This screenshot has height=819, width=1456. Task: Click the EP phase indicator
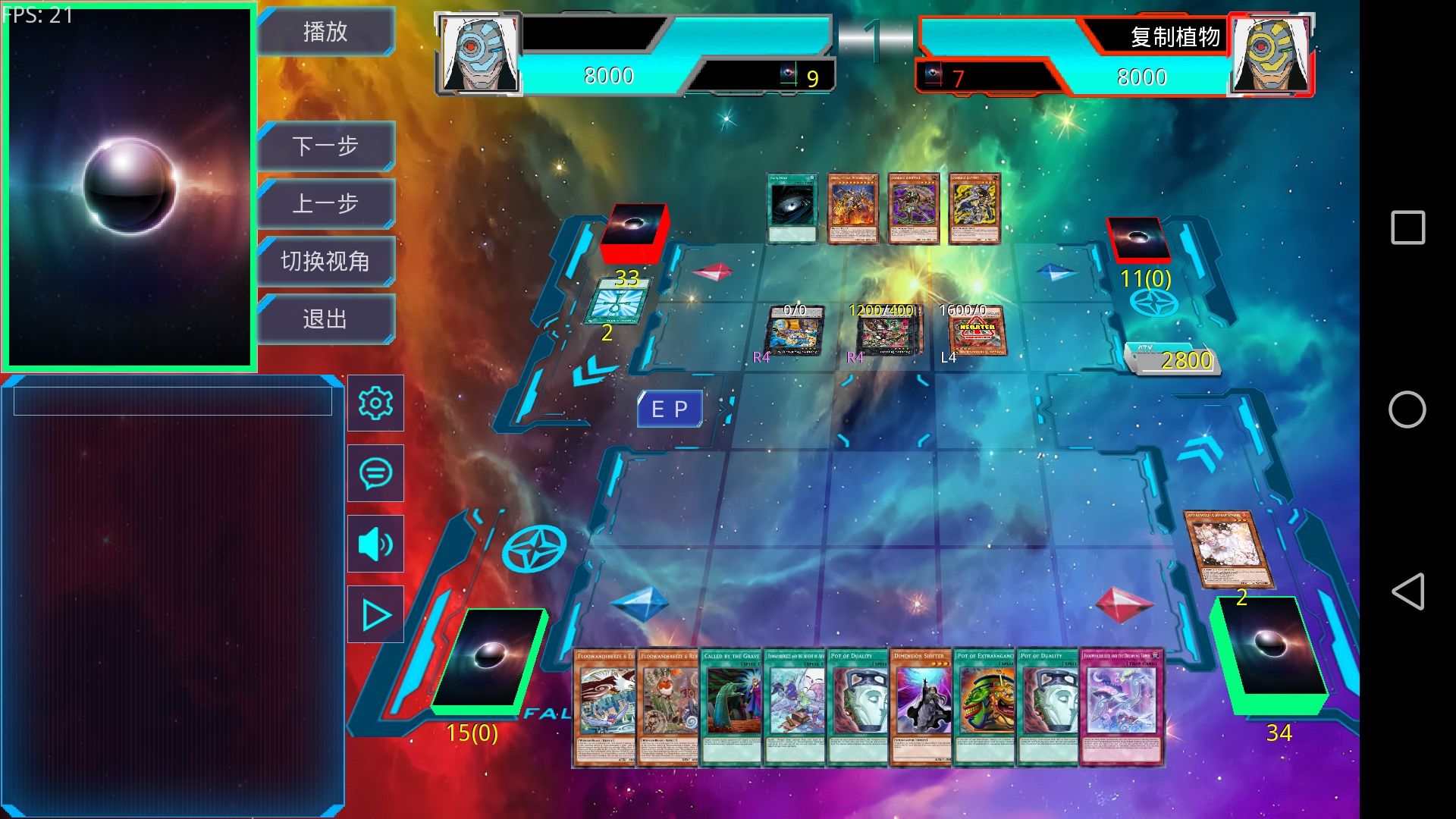[x=670, y=409]
